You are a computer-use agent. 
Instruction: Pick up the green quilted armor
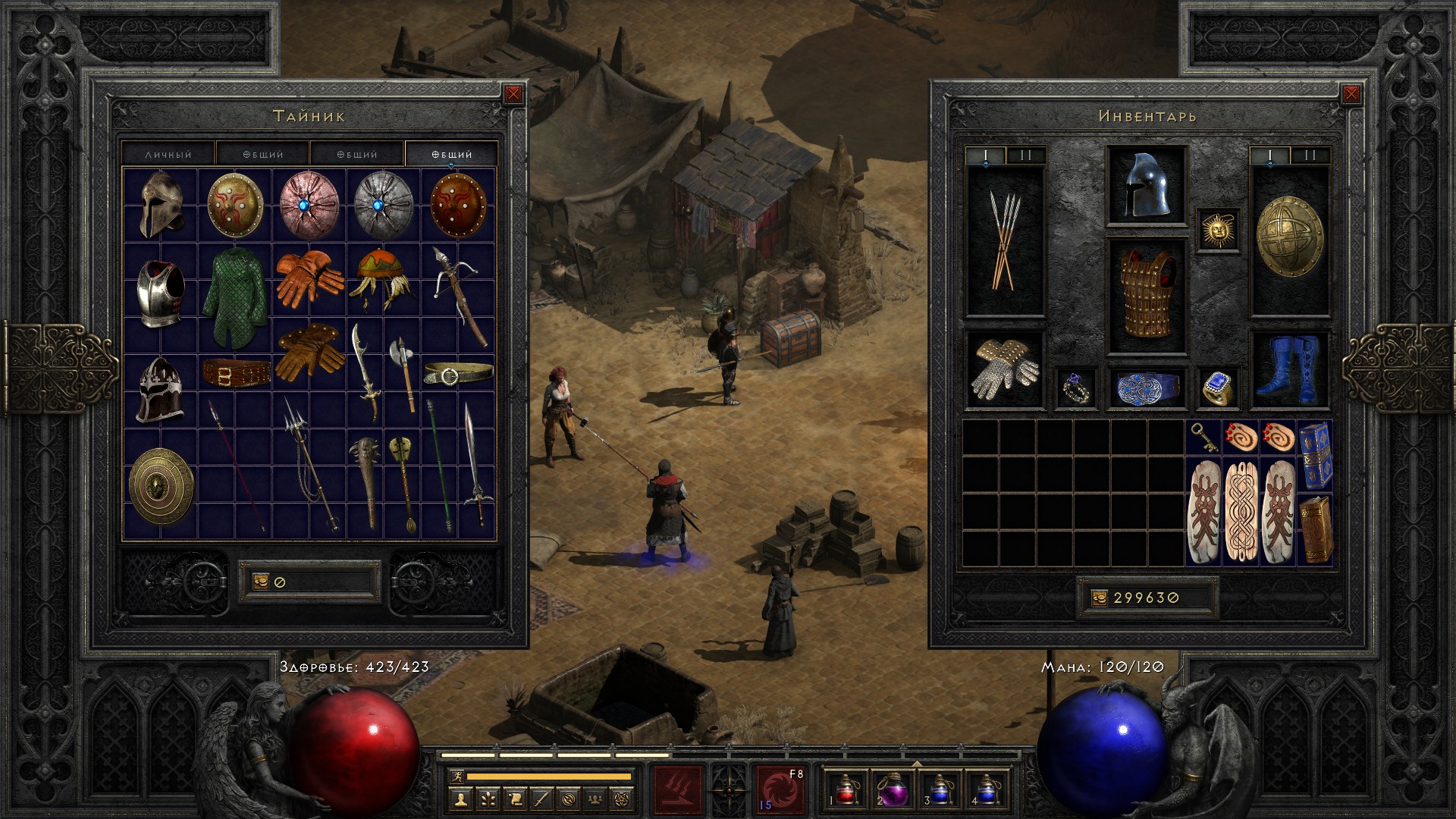235,297
